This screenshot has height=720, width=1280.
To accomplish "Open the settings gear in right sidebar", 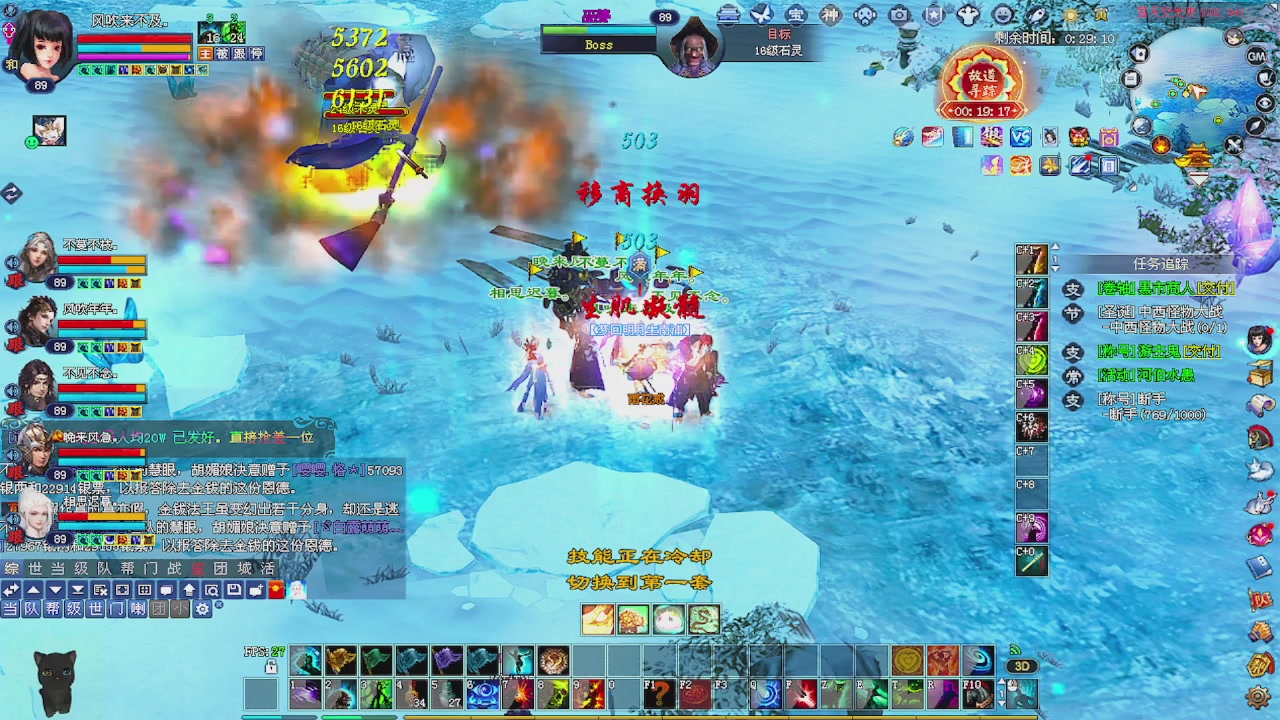I will pos(1259,697).
